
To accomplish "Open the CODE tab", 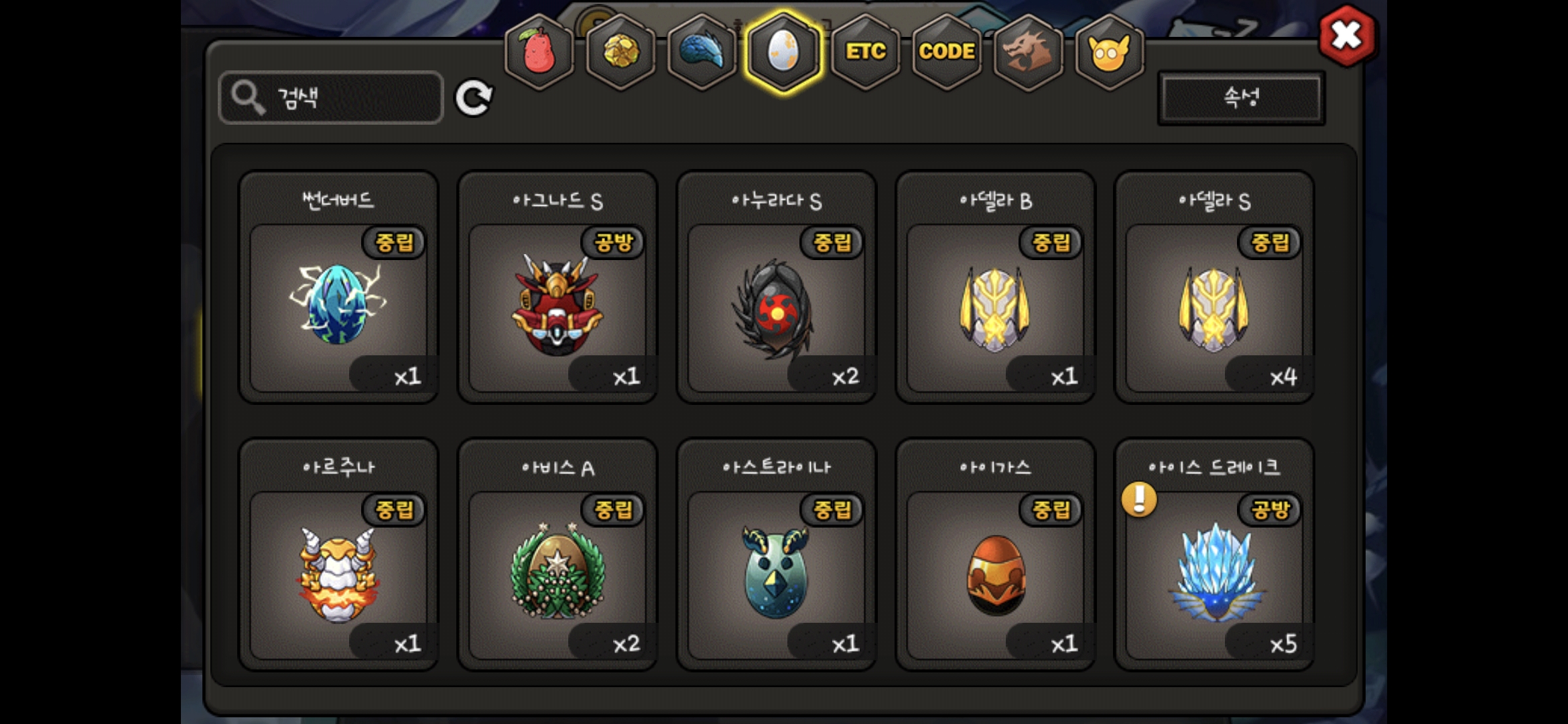I will pyautogui.click(x=946, y=52).
